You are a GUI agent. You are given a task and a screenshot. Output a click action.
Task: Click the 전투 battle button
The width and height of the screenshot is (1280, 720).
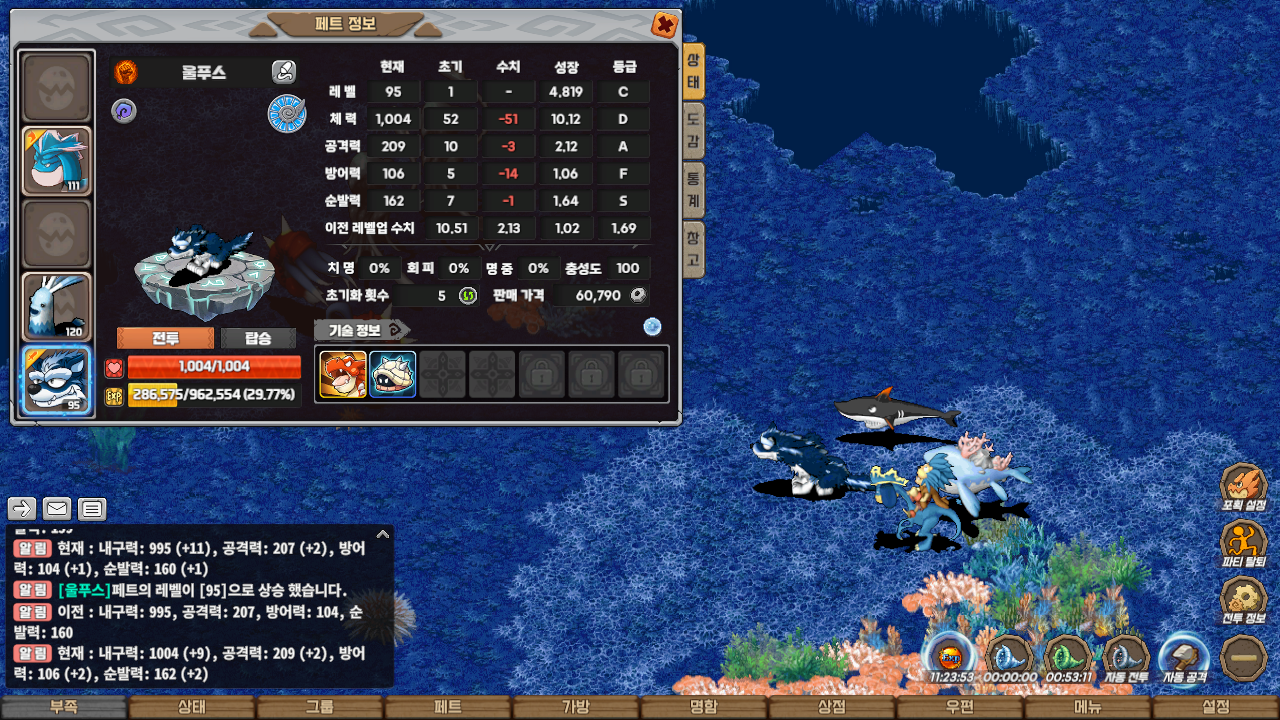tap(165, 338)
